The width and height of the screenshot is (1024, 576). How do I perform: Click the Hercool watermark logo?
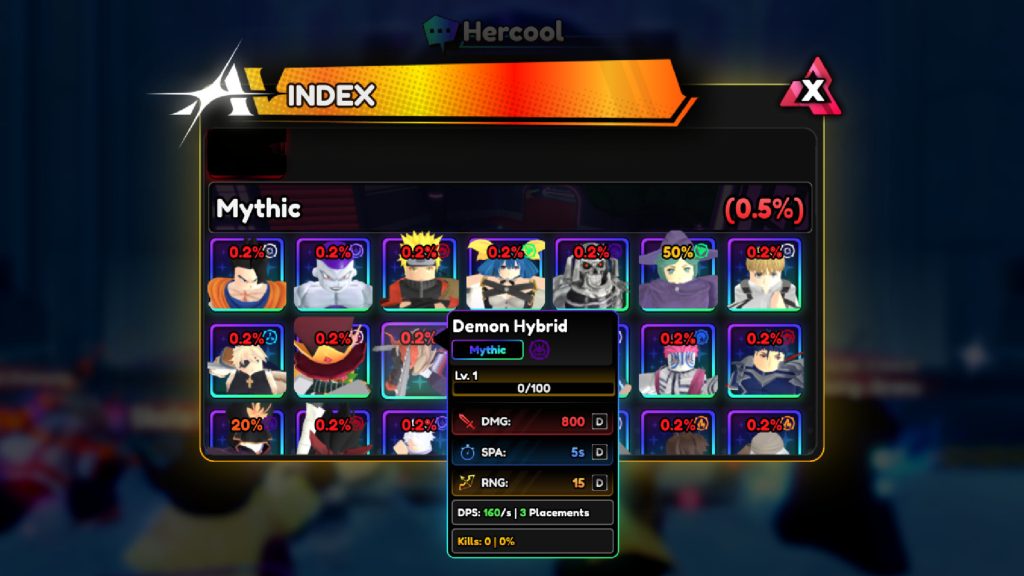click(x=495, y=31)
